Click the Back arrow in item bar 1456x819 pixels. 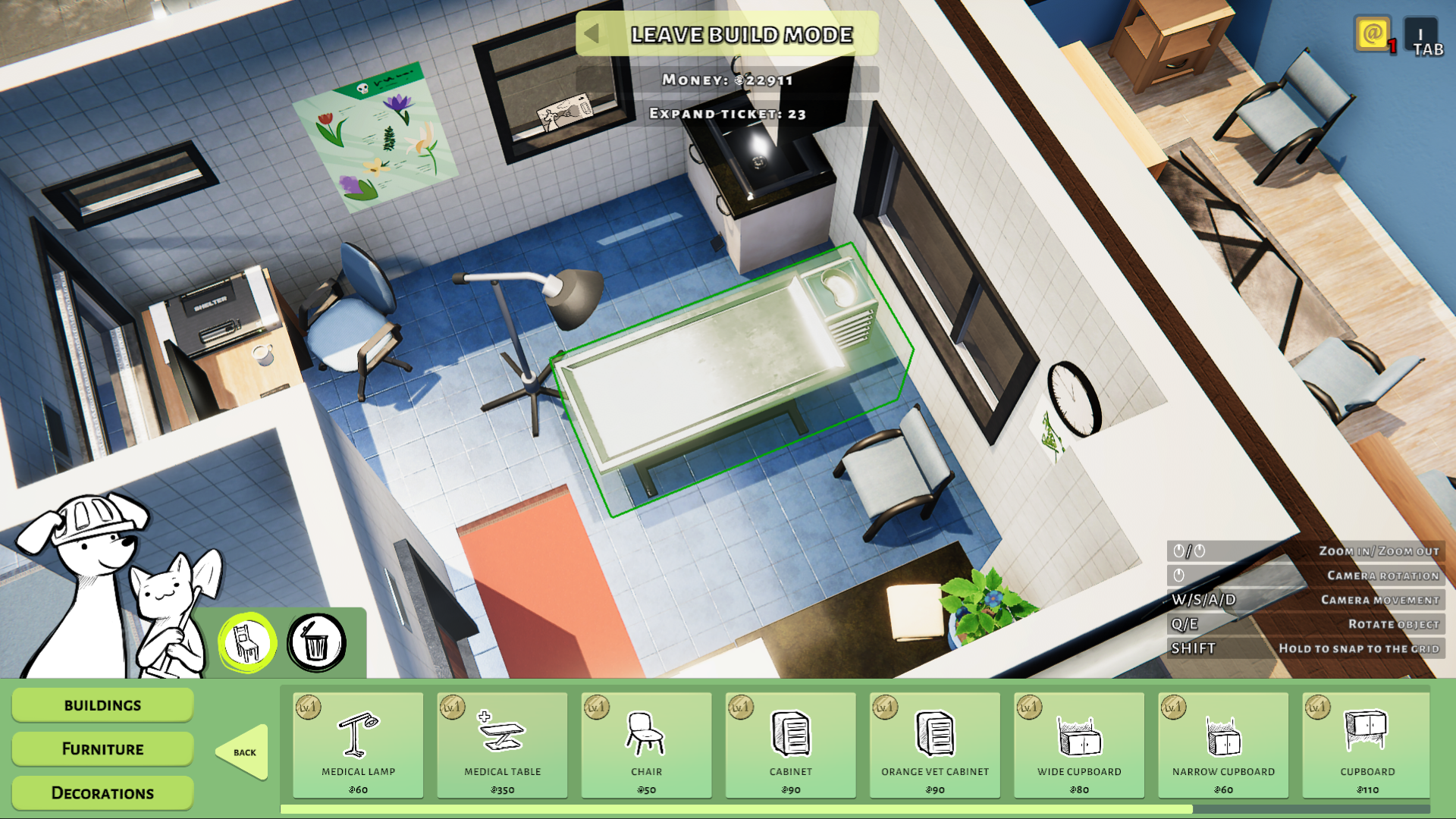click(243, 752)
